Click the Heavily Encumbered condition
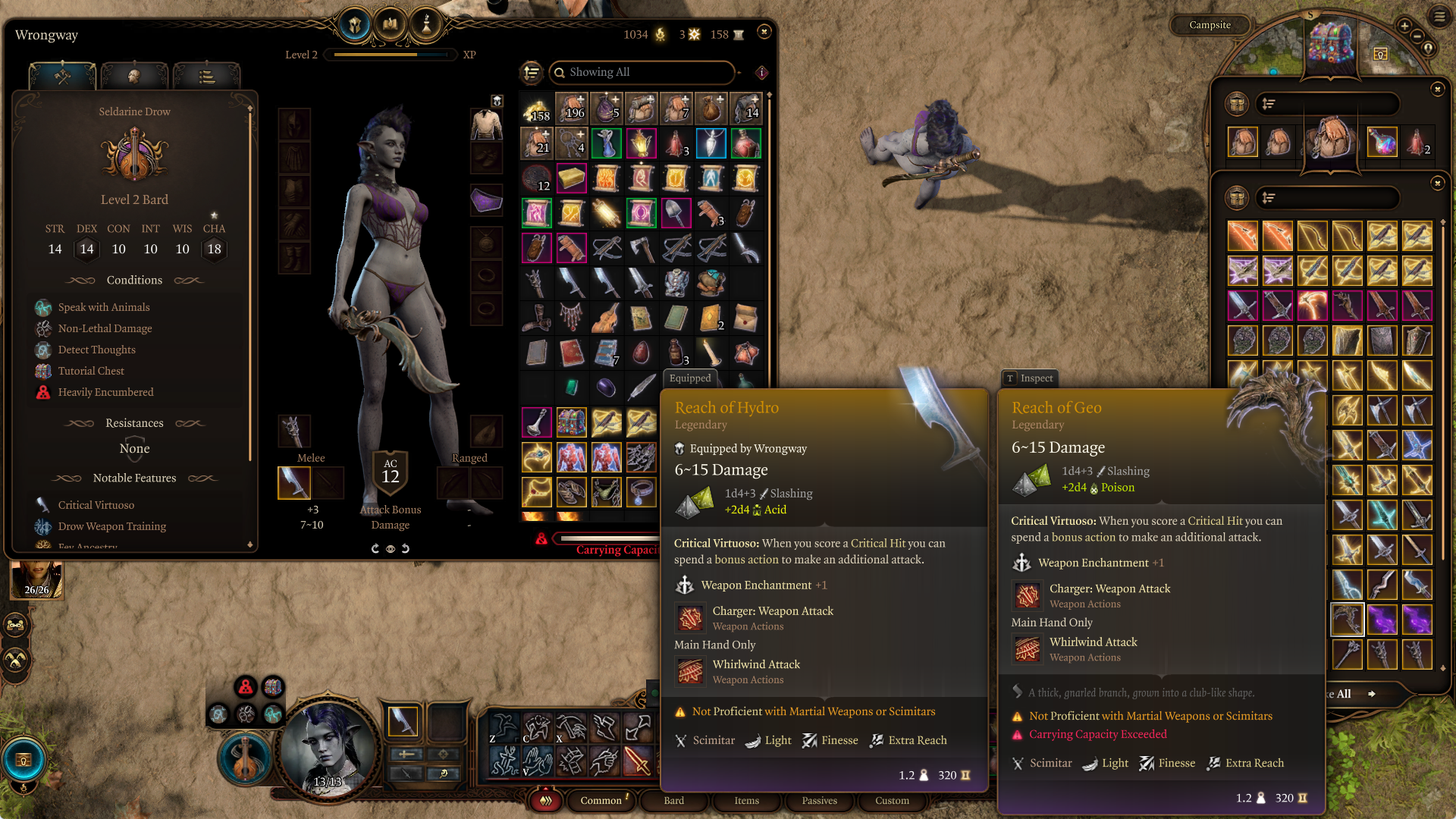The height and width of the screenshot is (819, 1456). pos(105,392)
